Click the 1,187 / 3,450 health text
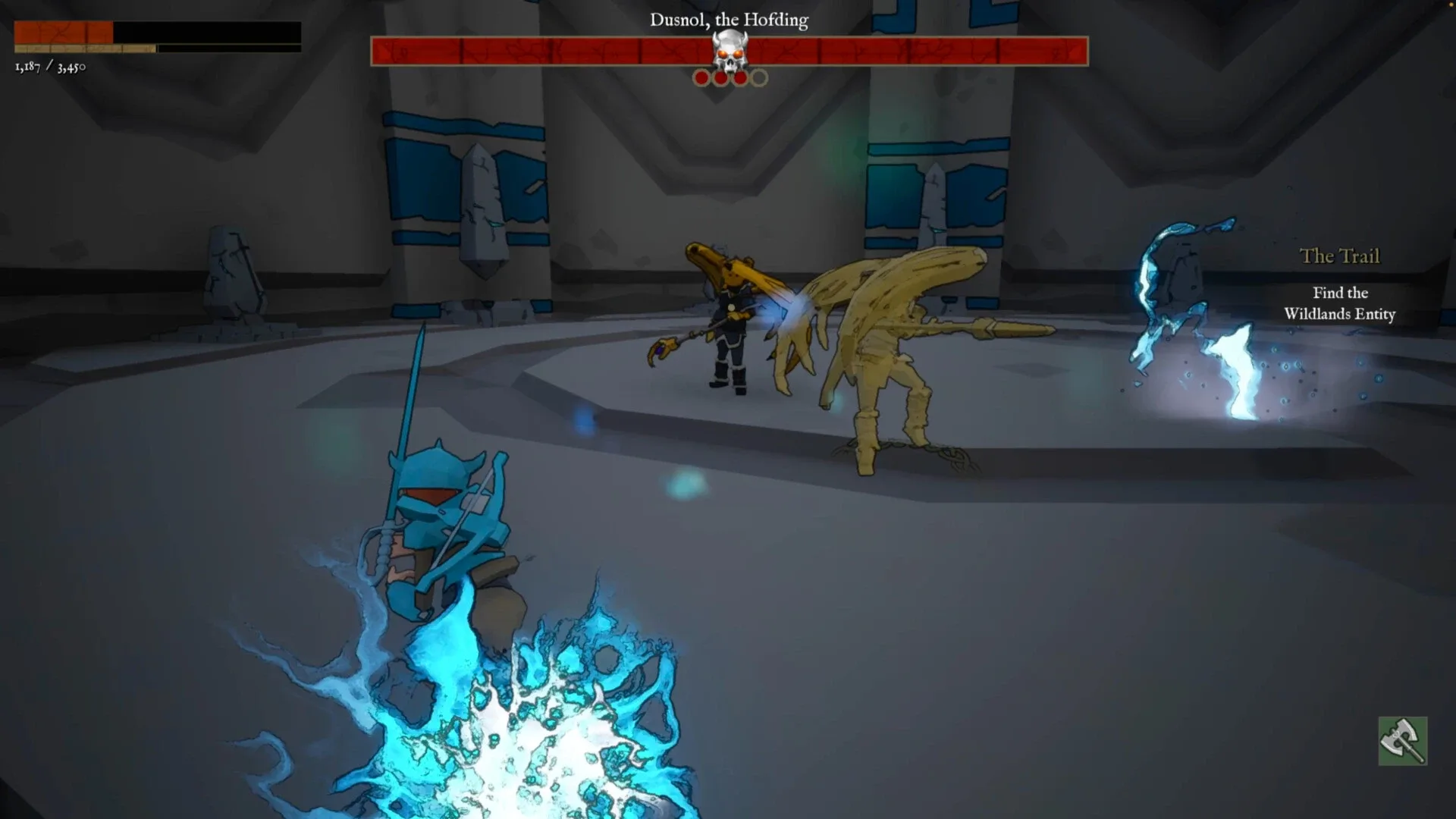Viewport: 1456px width, 819px height. pos(50,67)
